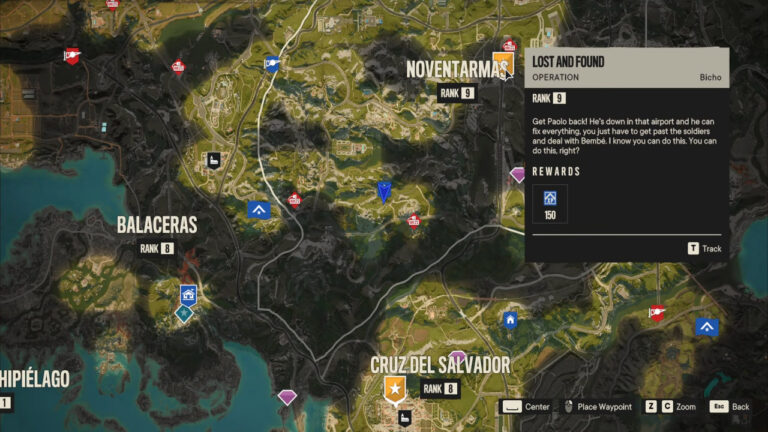Click the teal diamond star marker
Screen dimensions: 768x432
coord(183,313)
